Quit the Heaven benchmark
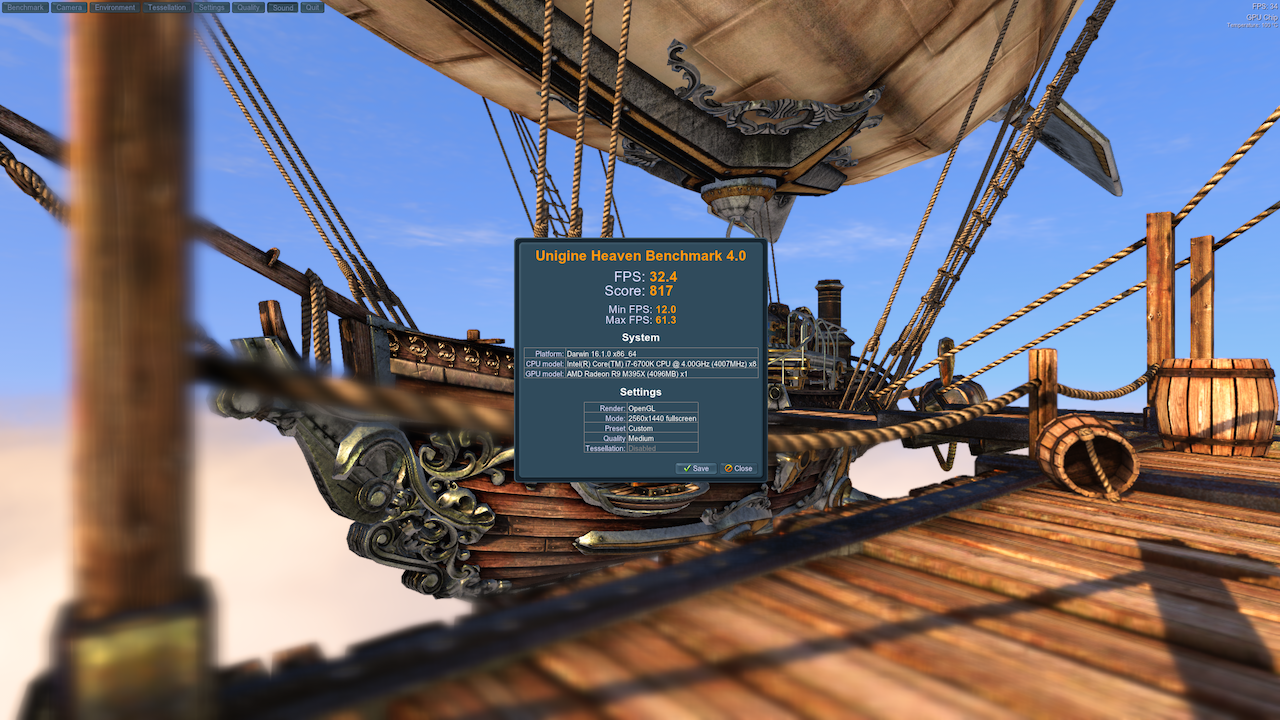The image size is (1280, 720). tap(312, 7)
